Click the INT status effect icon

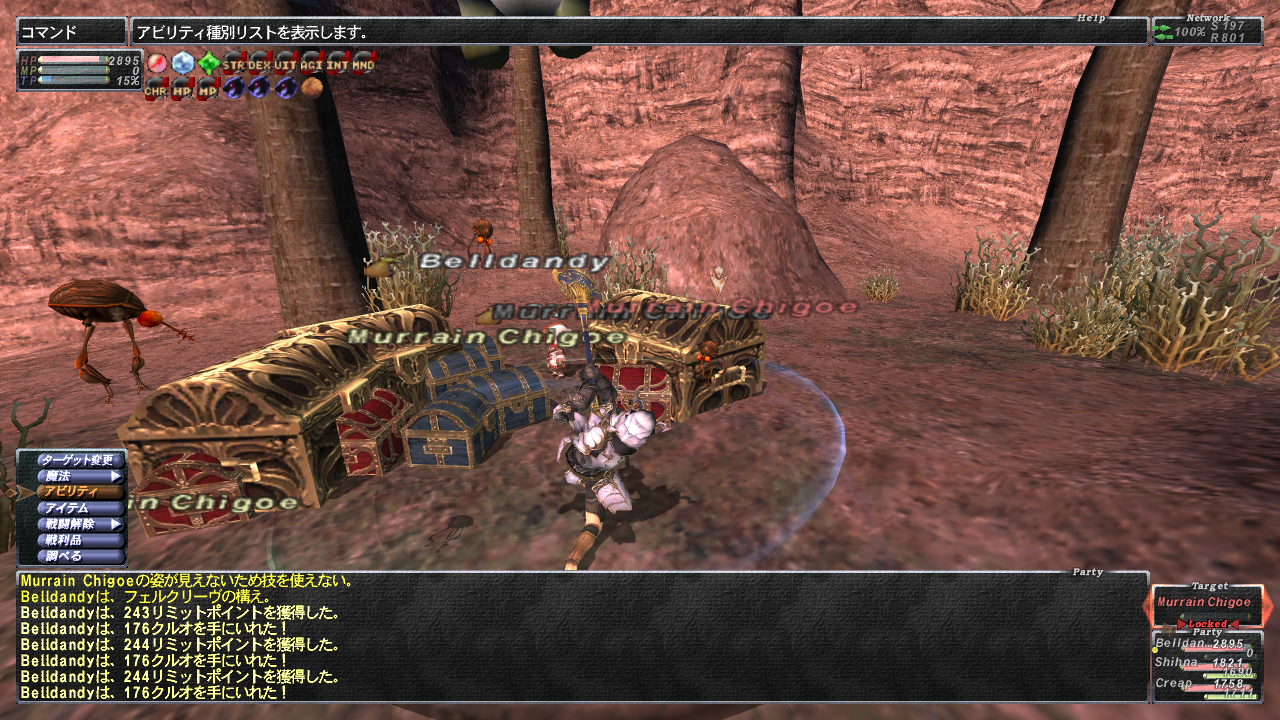click(338, 65)
